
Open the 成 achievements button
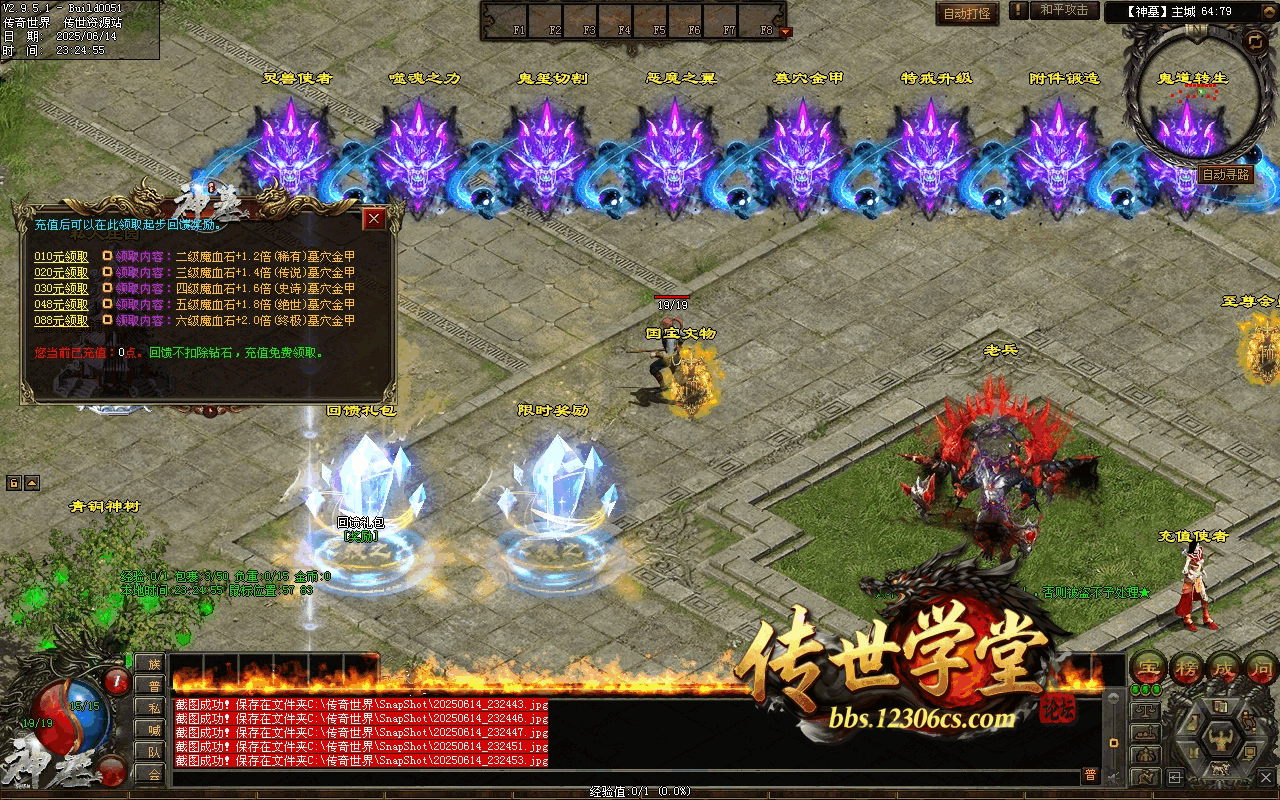pos(1224,667)
